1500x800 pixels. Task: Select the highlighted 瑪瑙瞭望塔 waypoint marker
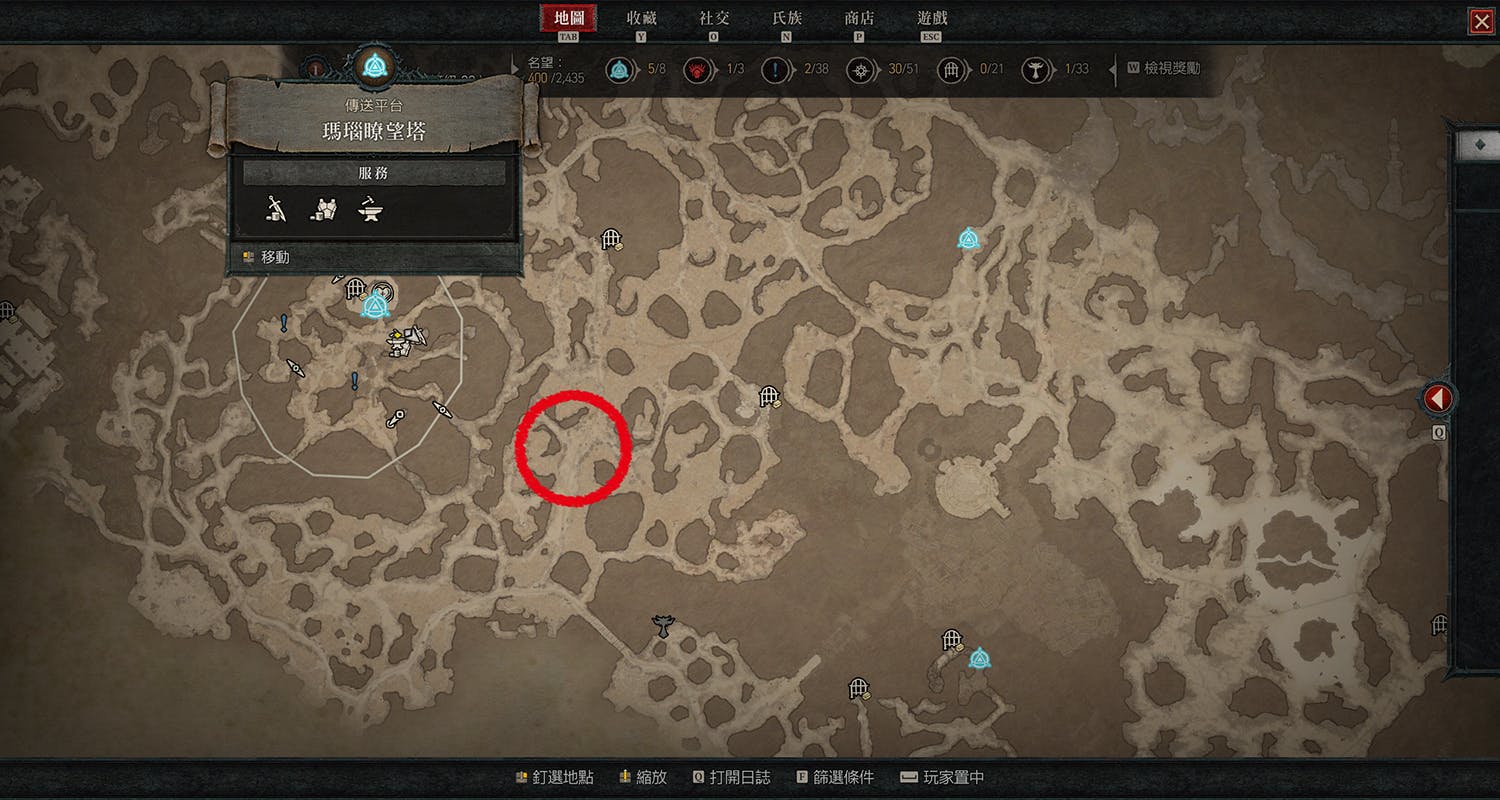pos(376,303)
